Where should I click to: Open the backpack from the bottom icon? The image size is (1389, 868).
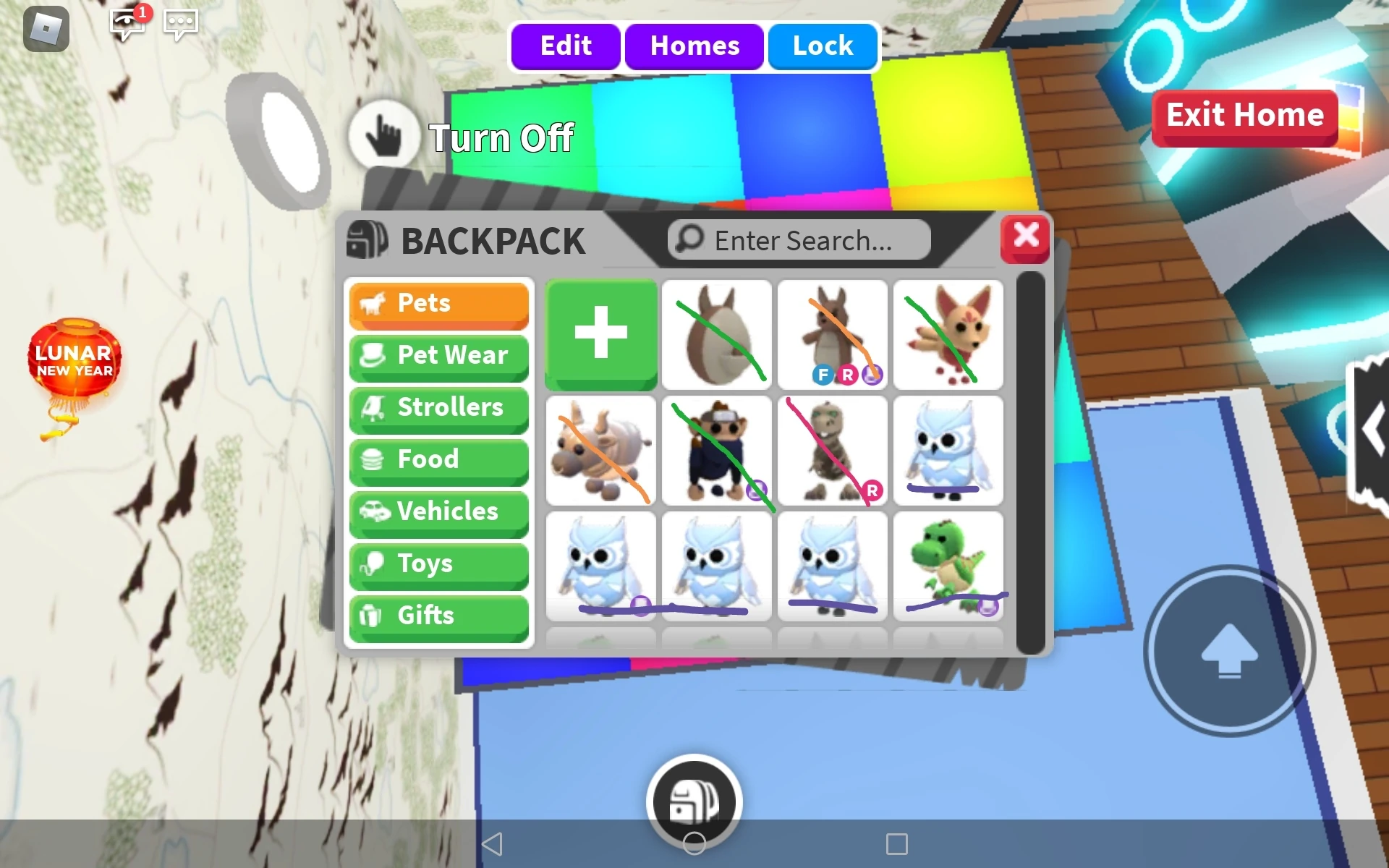pyautogui.click(x=694, y=799)
